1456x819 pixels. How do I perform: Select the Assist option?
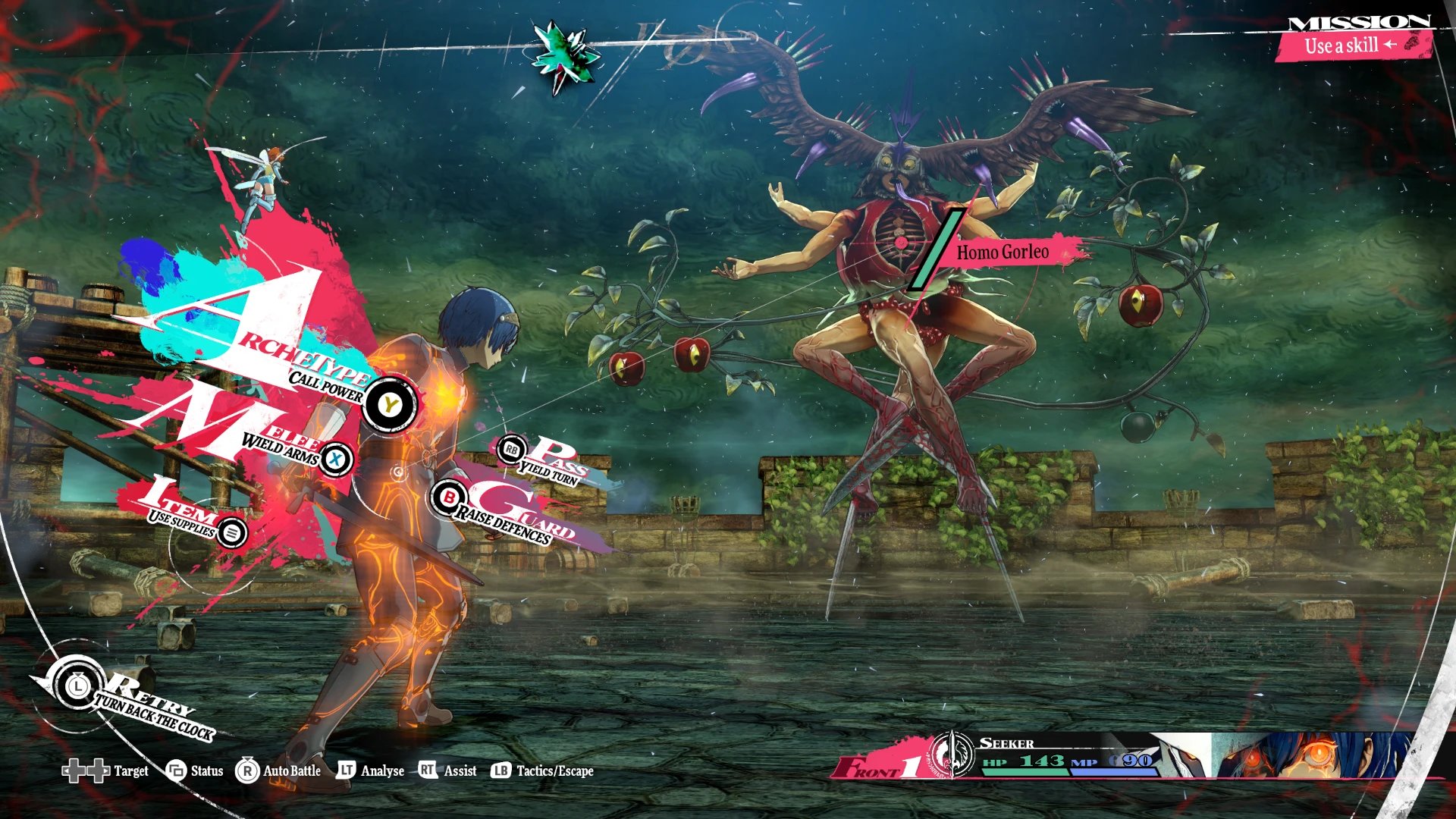click(448, 771)
